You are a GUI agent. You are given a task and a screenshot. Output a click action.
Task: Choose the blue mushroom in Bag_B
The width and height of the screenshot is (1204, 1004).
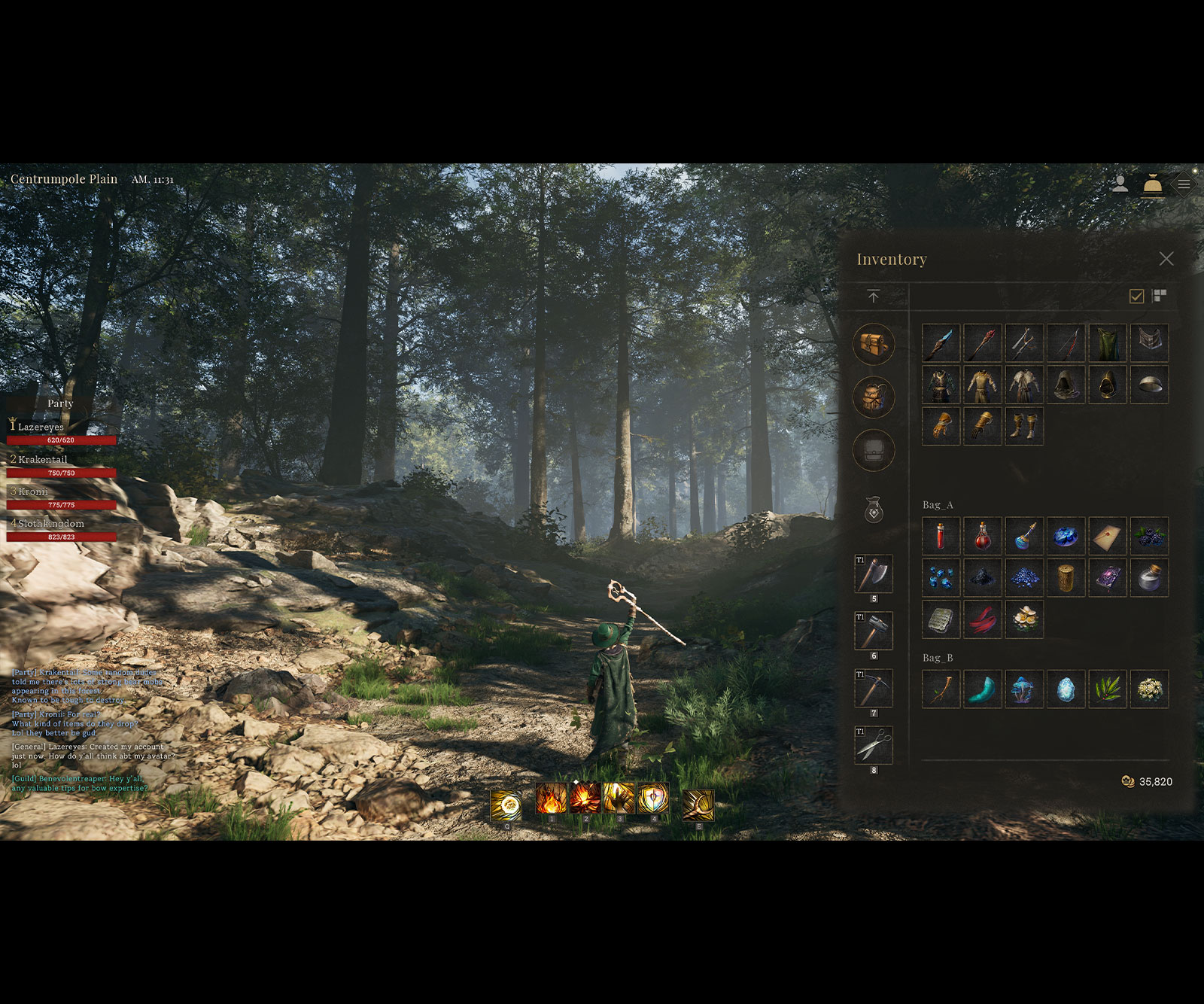tap(1023, 689)
